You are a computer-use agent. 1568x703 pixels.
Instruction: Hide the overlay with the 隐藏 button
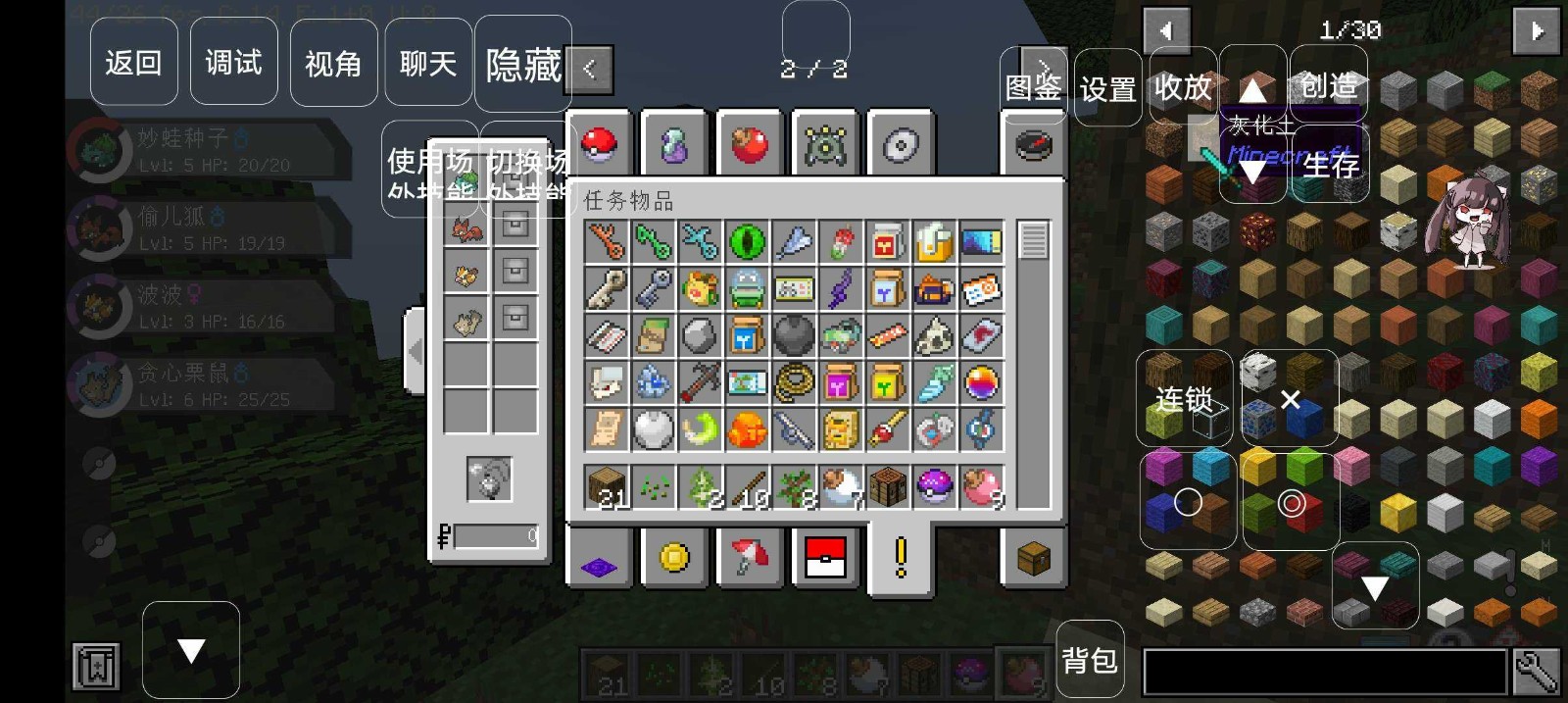coord(523,65)
